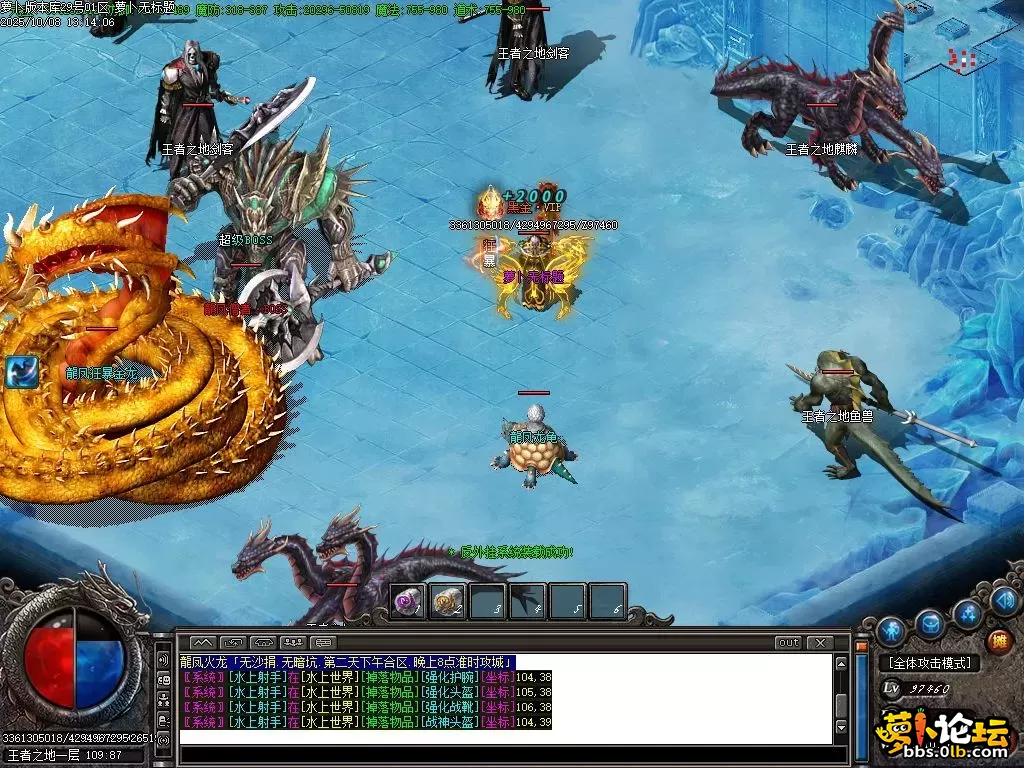This screenshot has width=1024, height=768.
Task: Open the character panel with the warrior icon
Action: click(x=890, y=631)
